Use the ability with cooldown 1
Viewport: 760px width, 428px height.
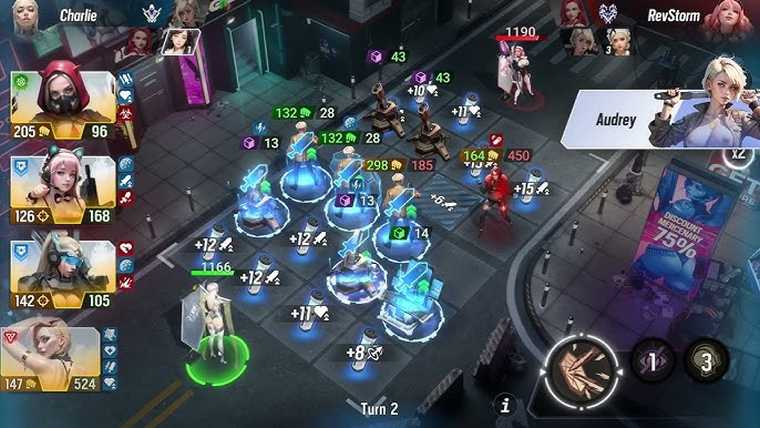tap(651, 362)
